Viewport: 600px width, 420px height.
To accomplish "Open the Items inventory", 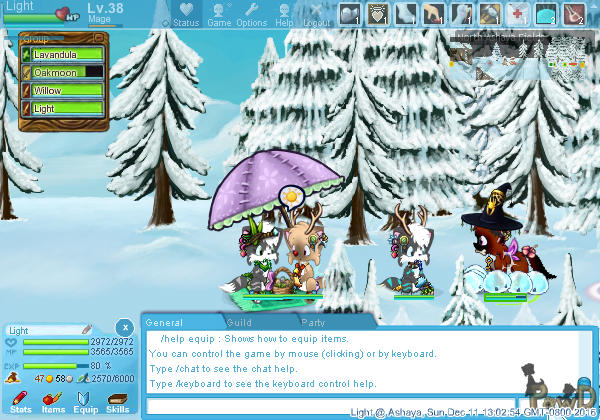I will point(53,402).
